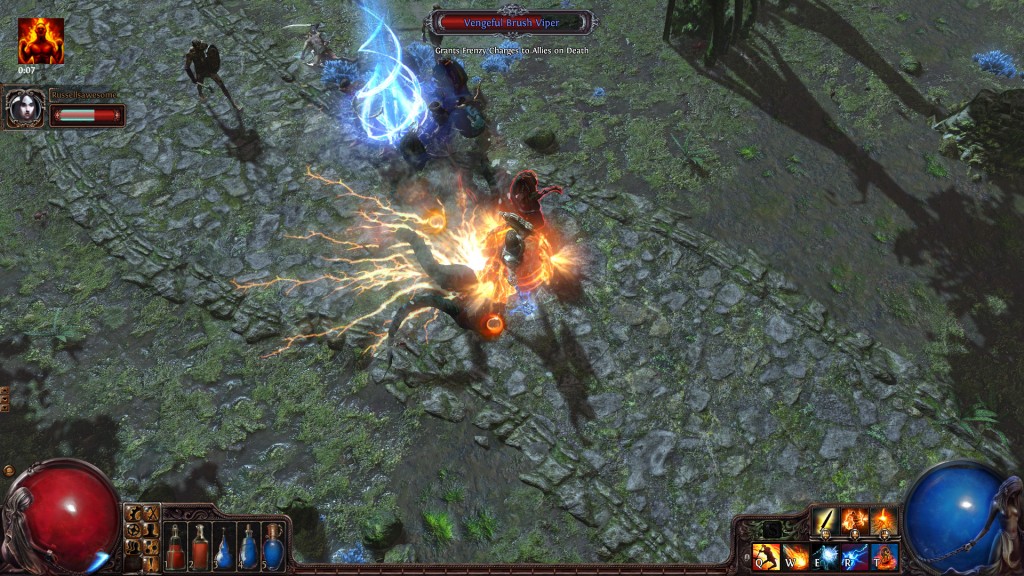This screenshot has width=1024, height=576.
Task: Click the small round orange button above life globe
Action: point(9,470)
